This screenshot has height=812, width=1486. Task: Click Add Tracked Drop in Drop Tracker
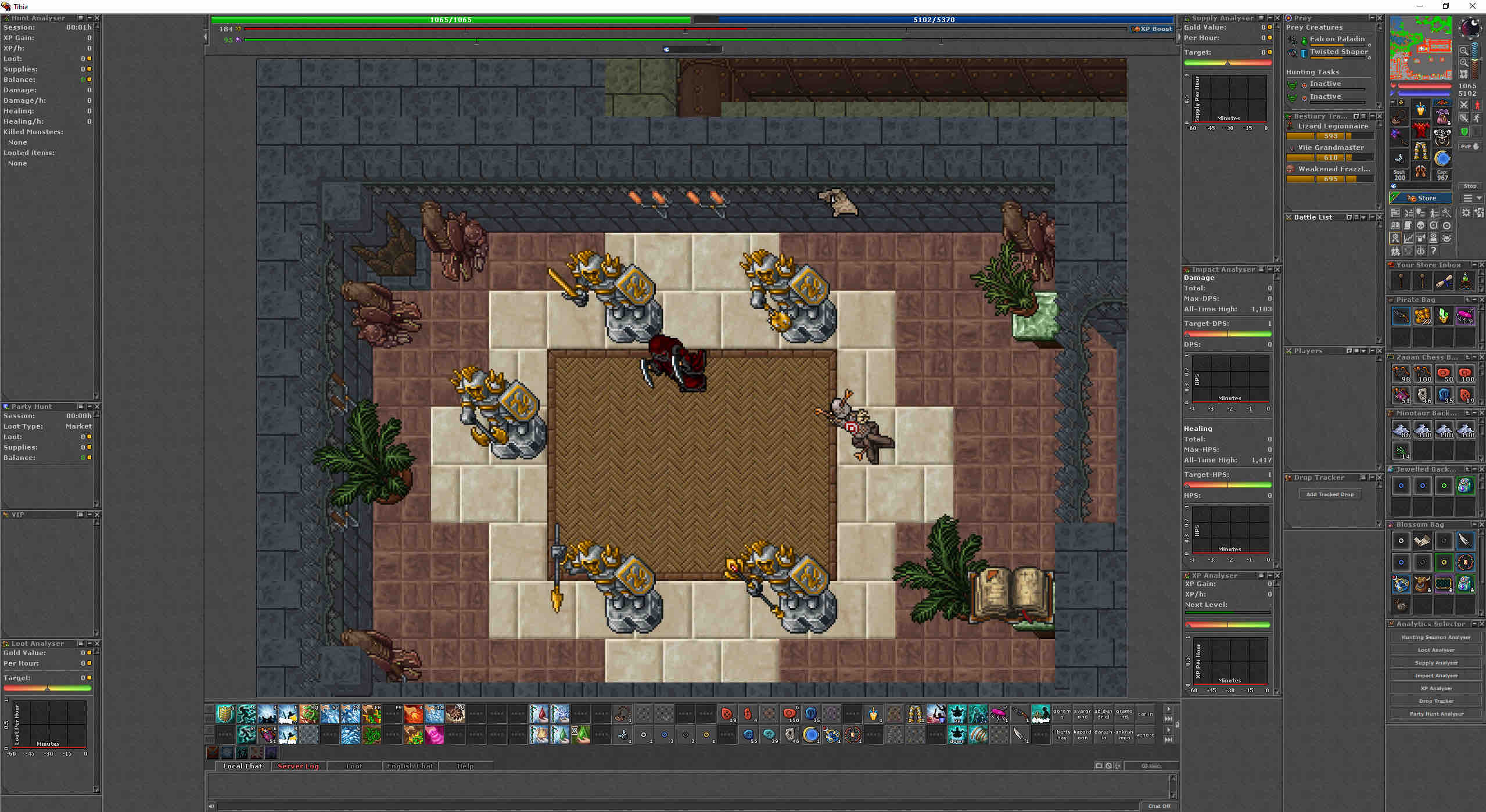pyautogui.click(x=1330, y=494)
